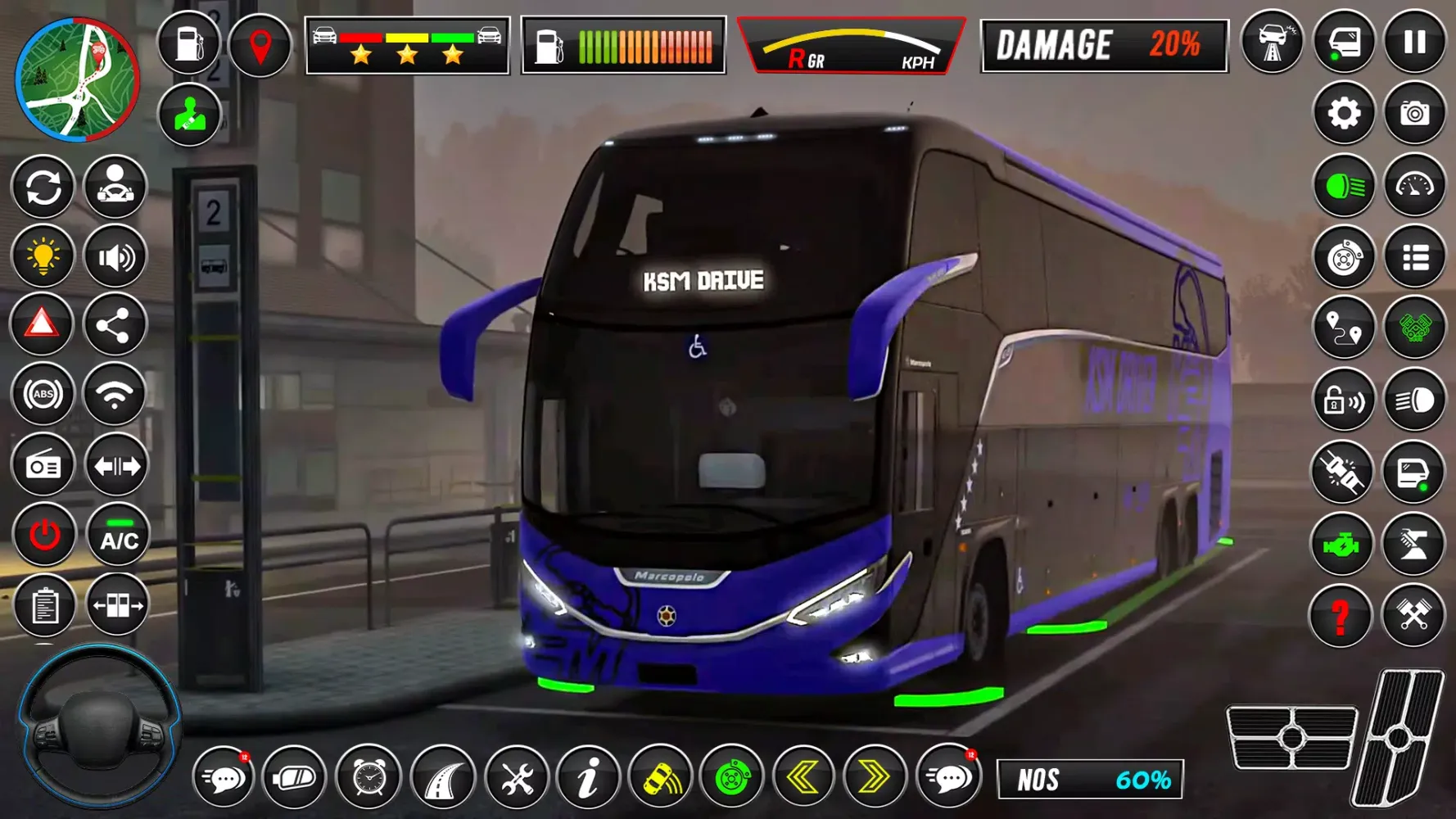Open the share icon
This screenshot has height=819, width=1456.
114,326
